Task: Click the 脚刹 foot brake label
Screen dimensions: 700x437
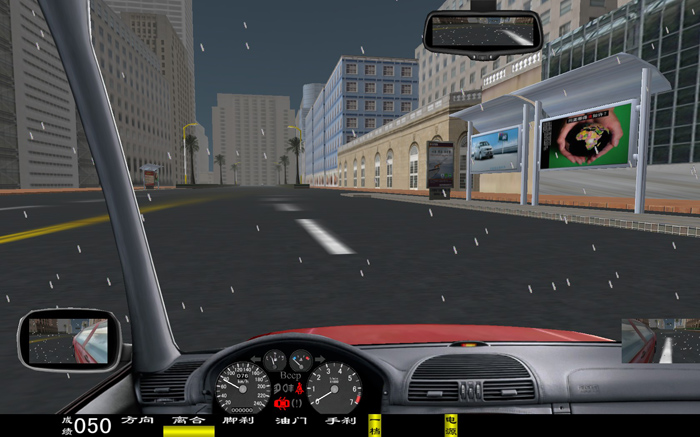Action: click(239, 422)
